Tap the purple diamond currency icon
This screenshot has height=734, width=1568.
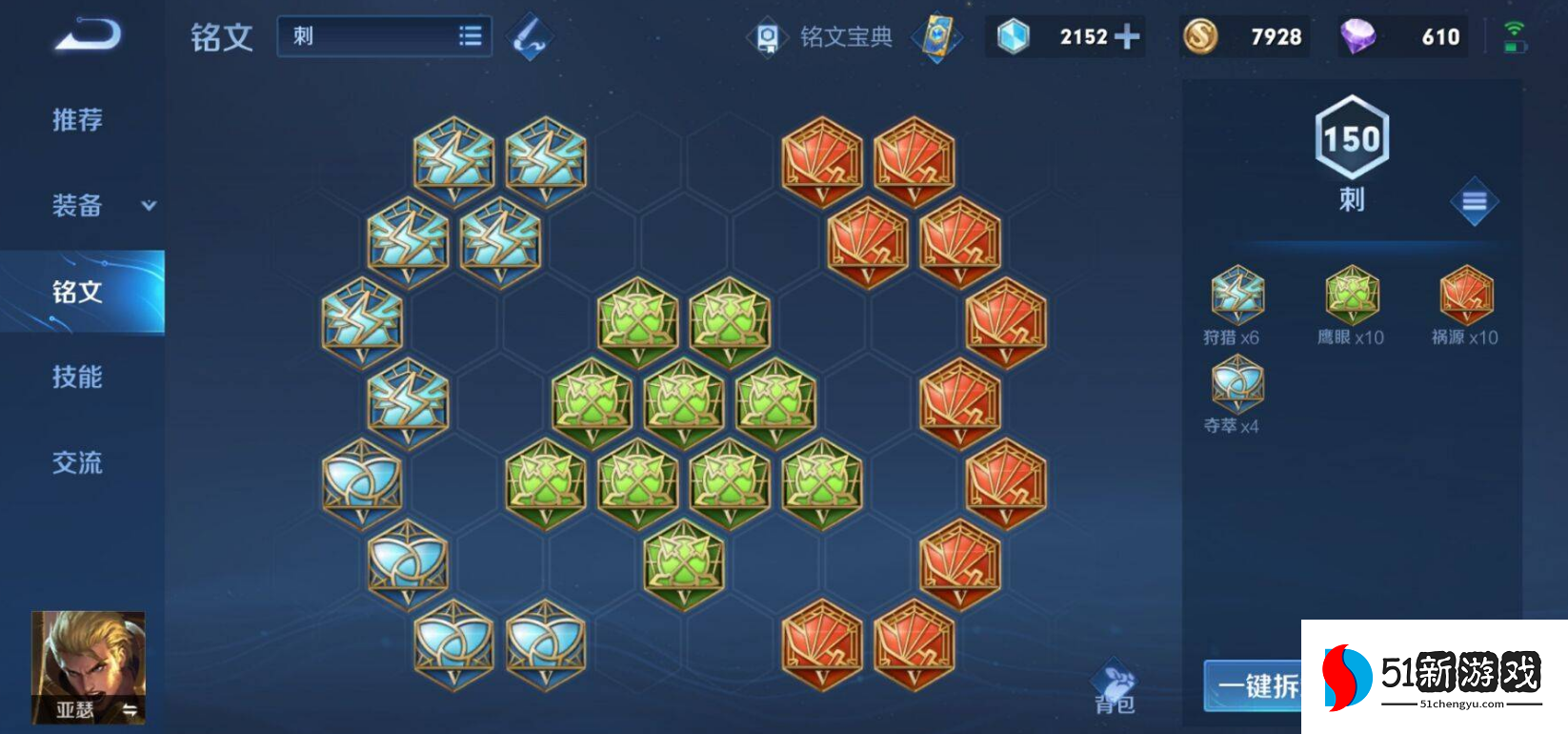[x=1357, y=37]
